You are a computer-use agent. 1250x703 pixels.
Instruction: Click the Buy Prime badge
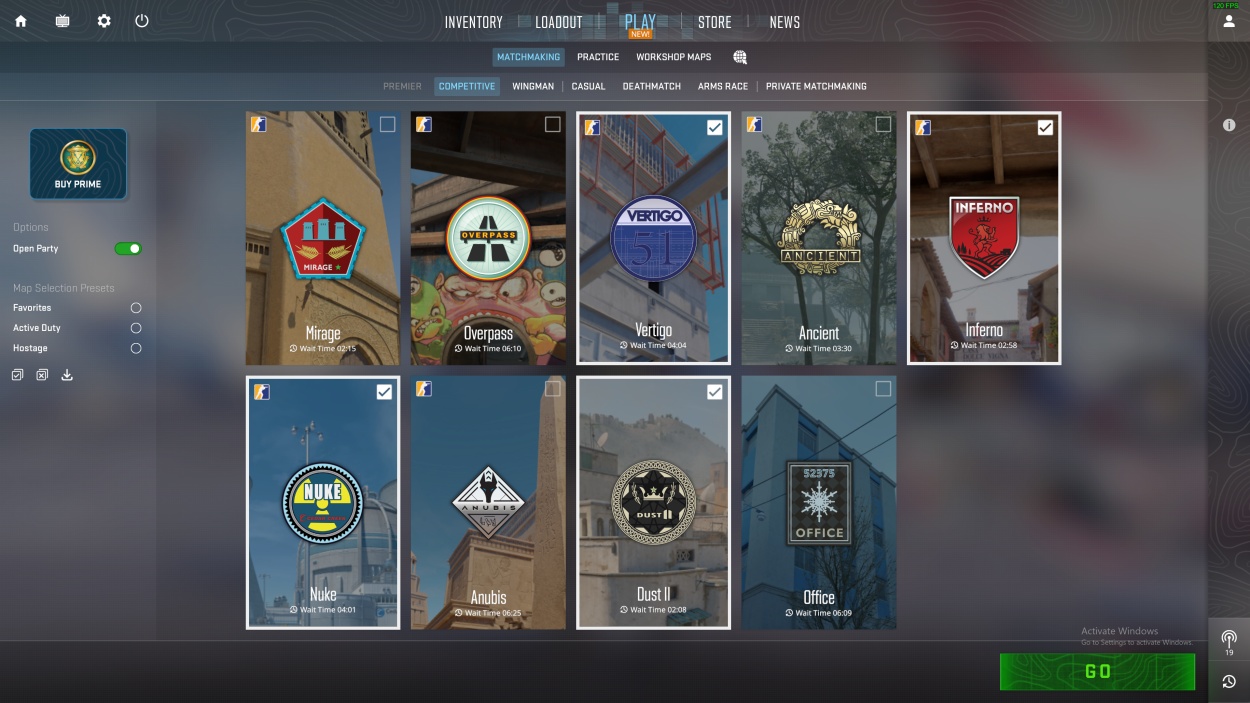[78, 163]
